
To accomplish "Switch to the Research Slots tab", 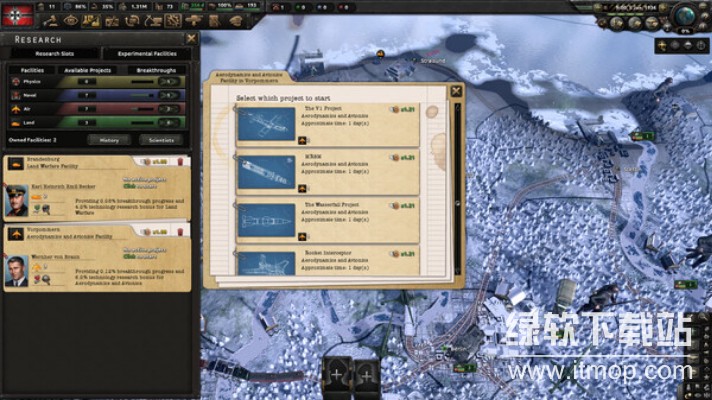I will (50, 53).
